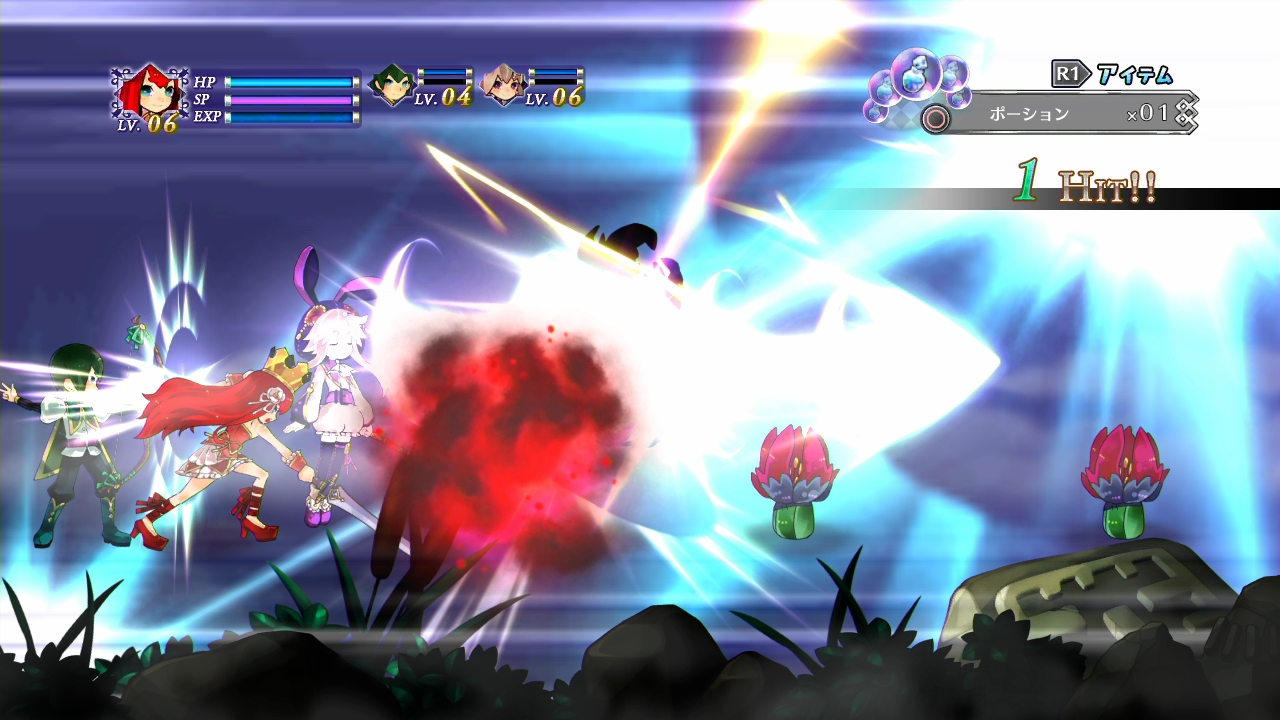Viewport: 1280px width, 720px height.
Task: Open the next item with the right arrow
Action: click(x=1185, y=115)
